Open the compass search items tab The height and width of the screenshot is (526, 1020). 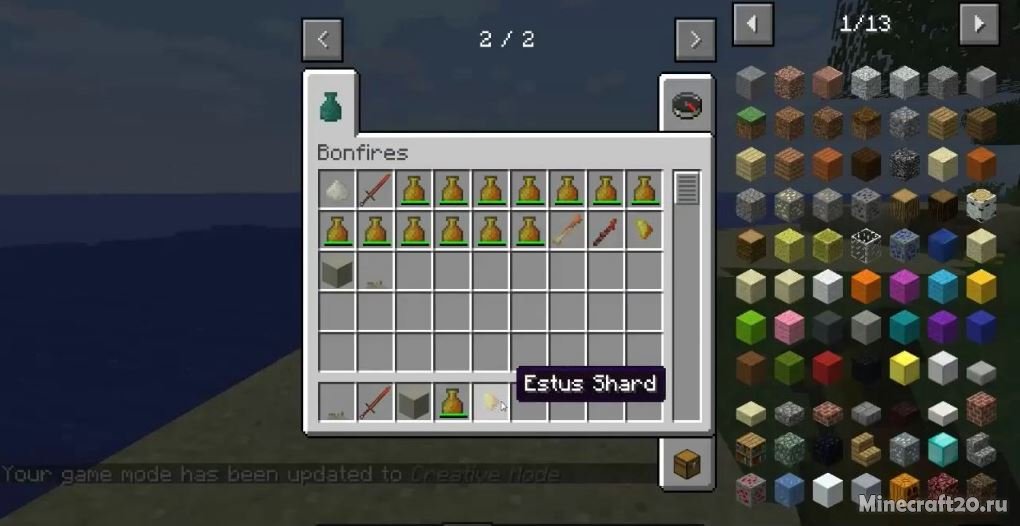(687, 106)
